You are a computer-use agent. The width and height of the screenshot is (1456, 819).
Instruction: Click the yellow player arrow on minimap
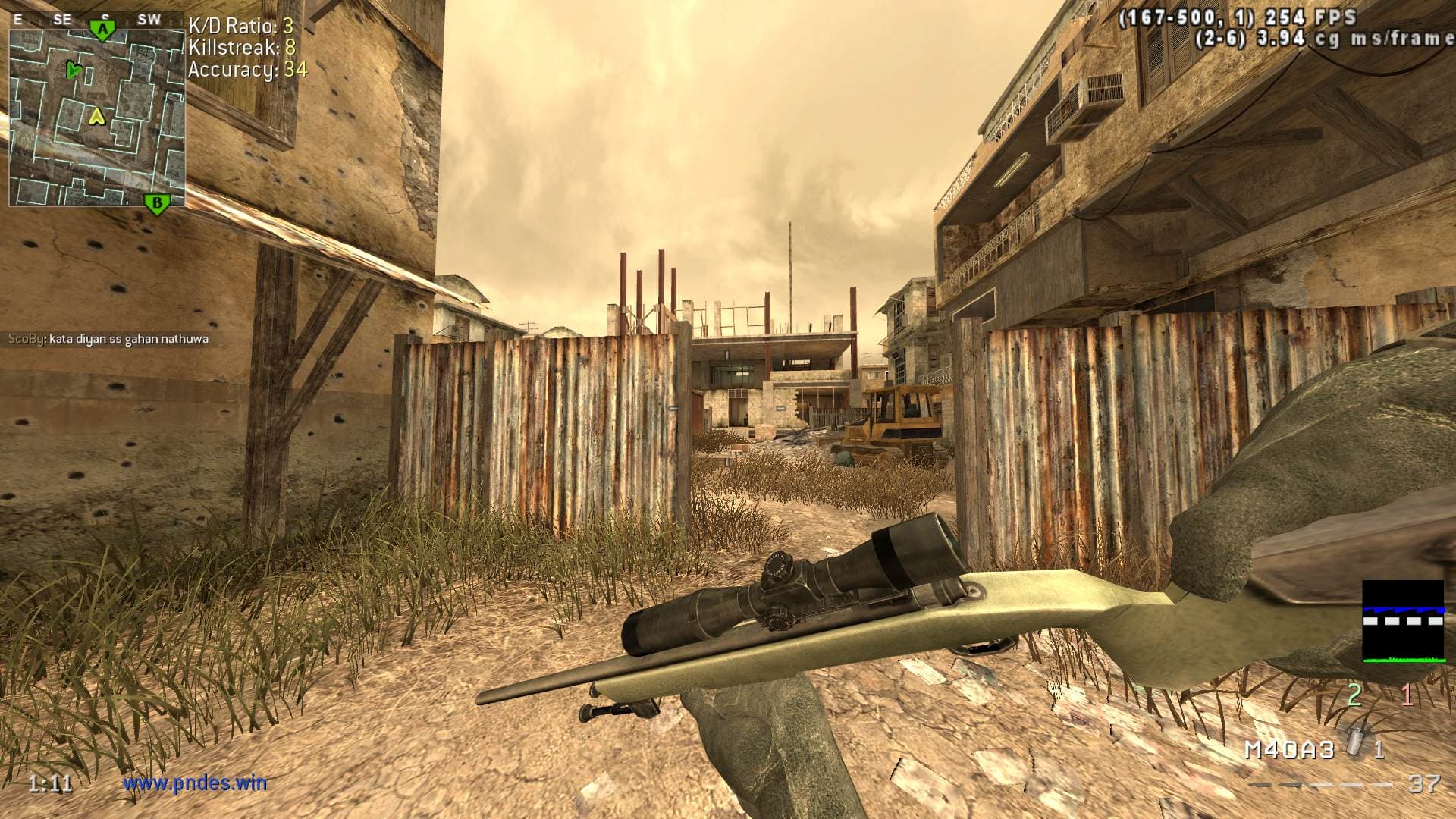(x=96, y=116)
